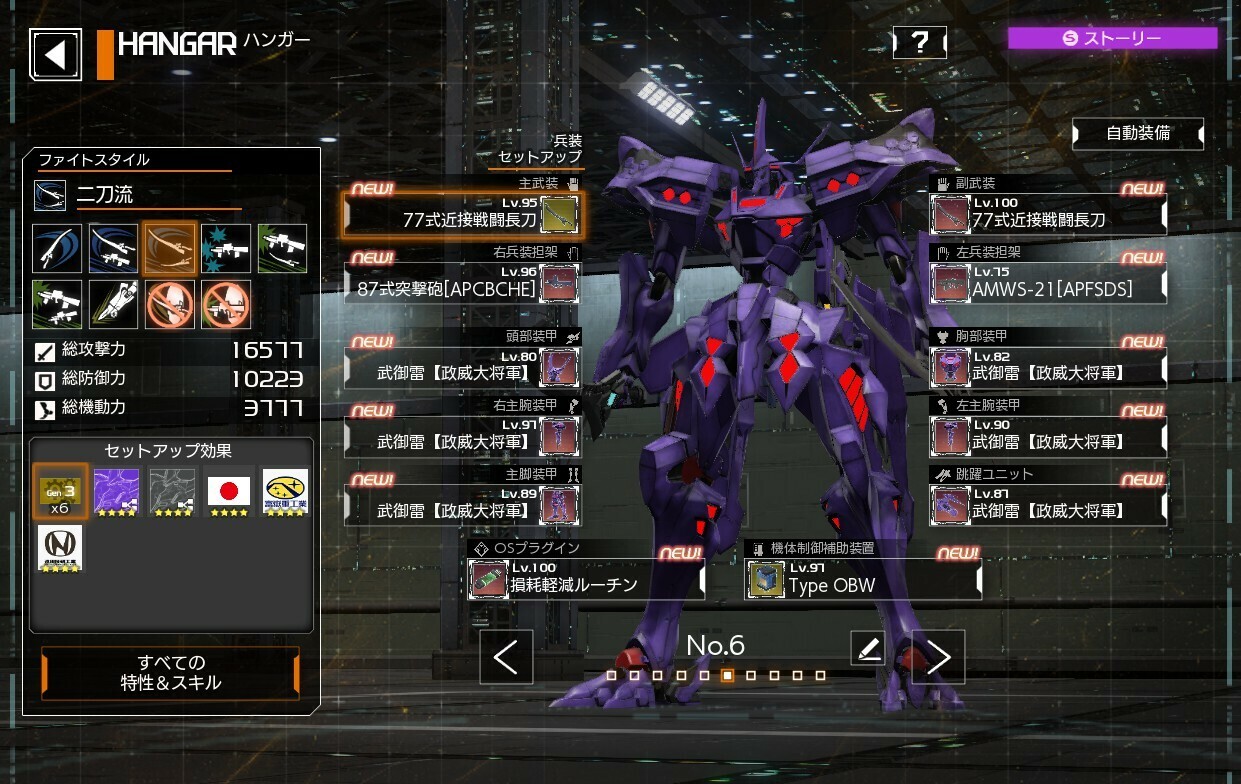Select the Type OBW control device slot
This screenshot has height=784, width=1241.
pyautogui.click(x=863, y=579)
